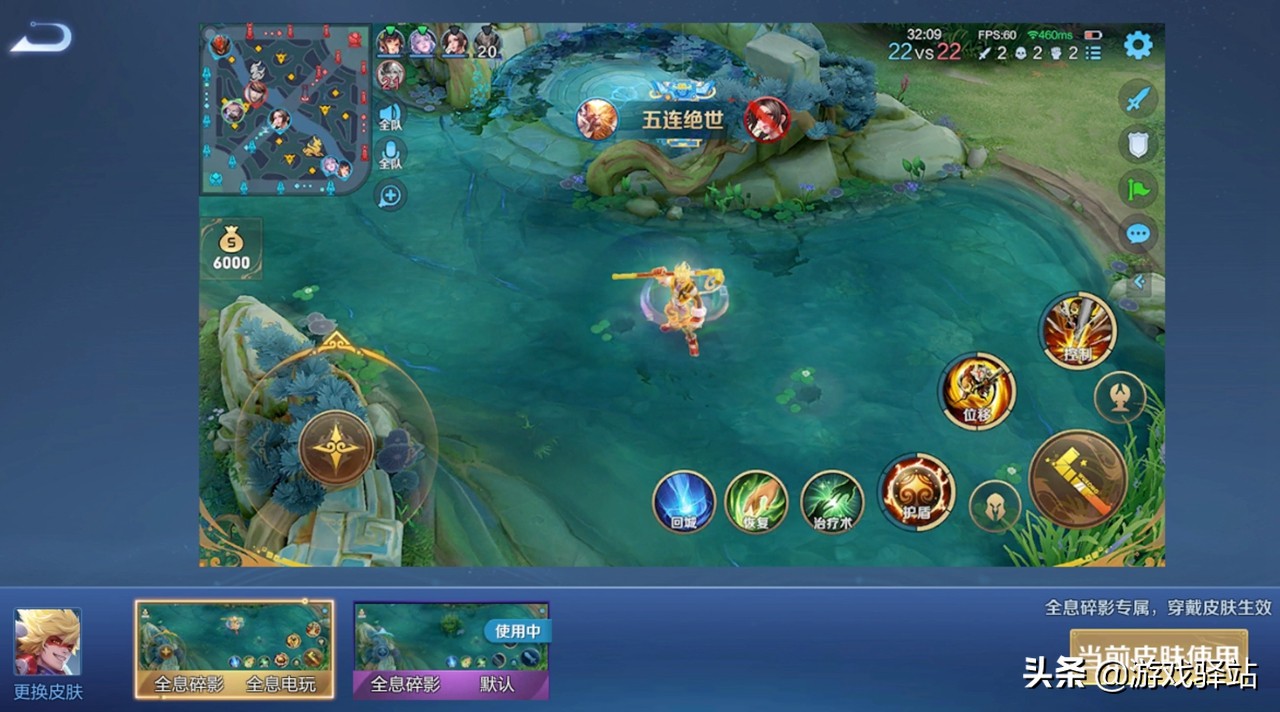The image size is (1280, 712).
Task: Select the green flag rally signal
Action: tap(1138, 189)
